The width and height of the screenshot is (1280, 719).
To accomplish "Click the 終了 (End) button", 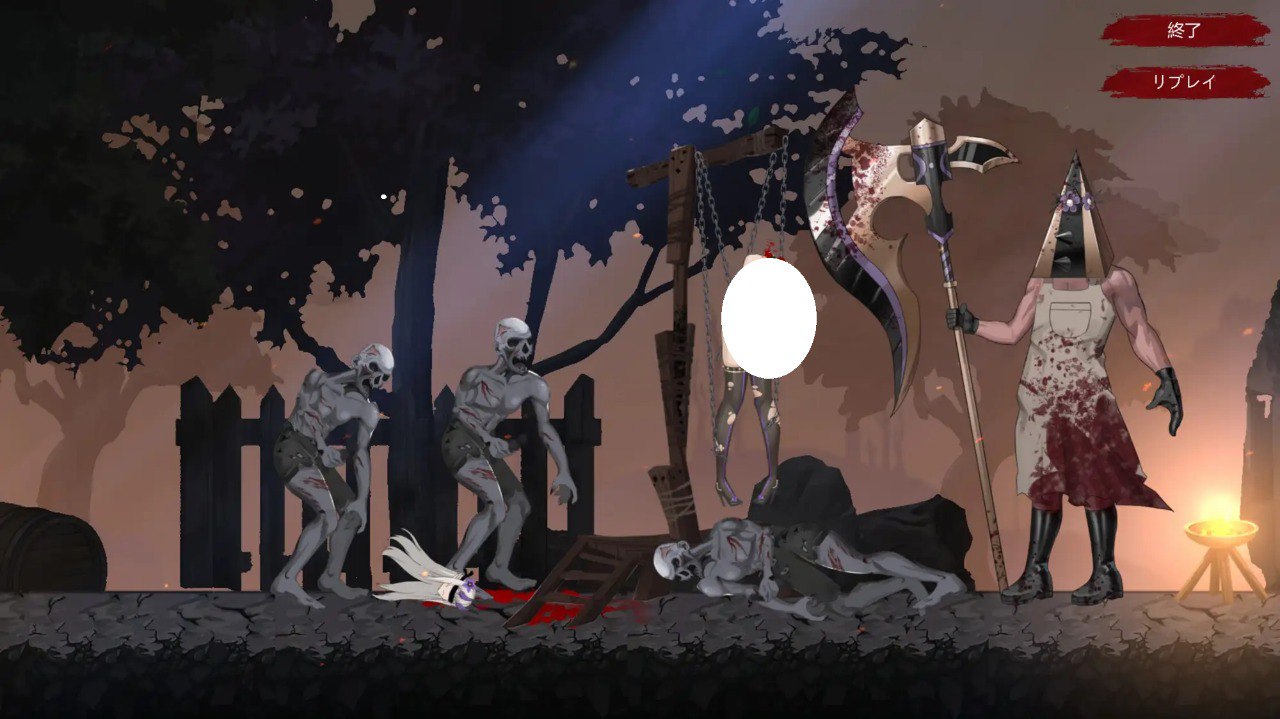I will [1184, 30].
